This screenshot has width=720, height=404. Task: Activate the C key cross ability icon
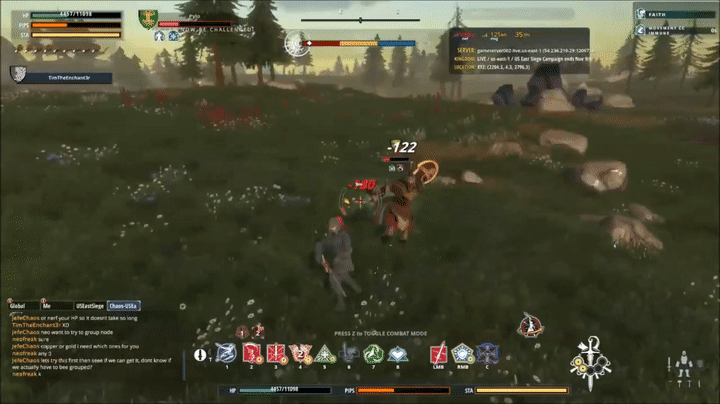point(486,352)
